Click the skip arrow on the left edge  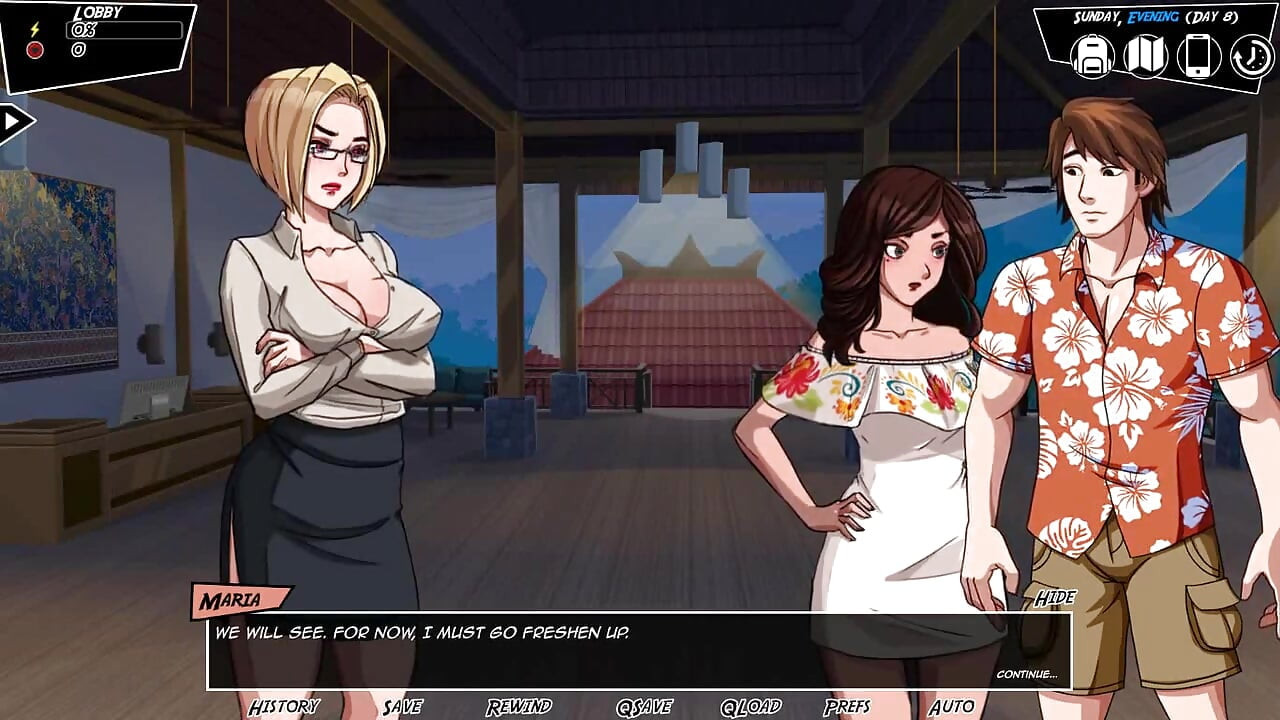pyautogui.click(x=11, y=120)
